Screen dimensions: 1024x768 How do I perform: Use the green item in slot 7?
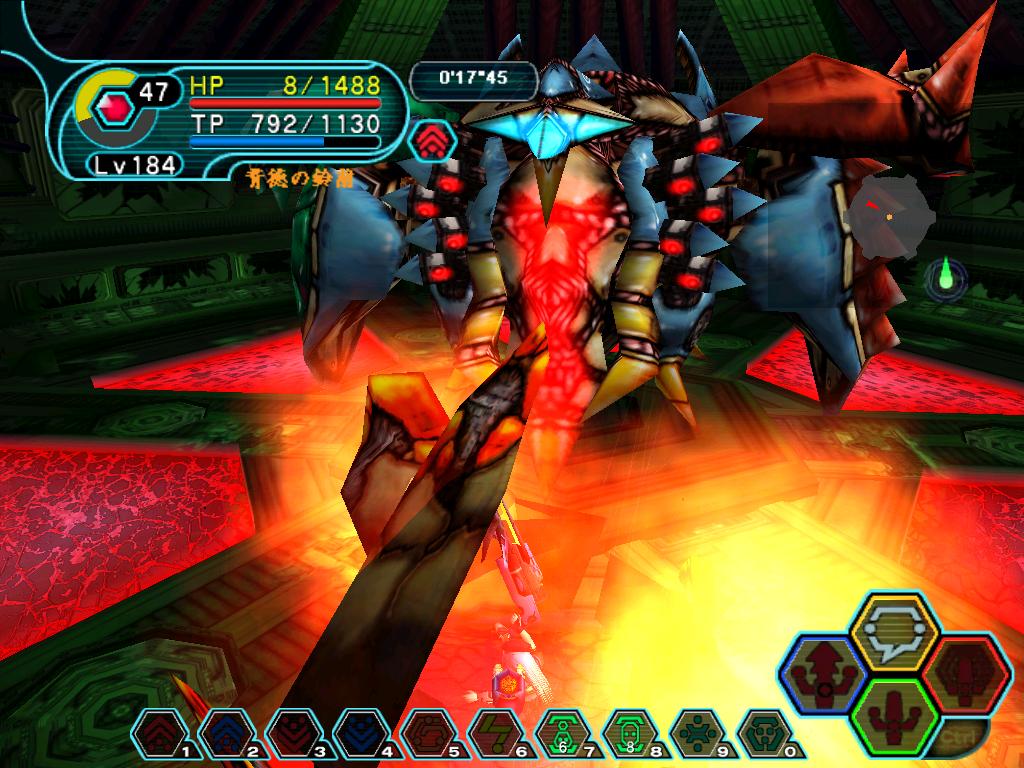click(x=560, y=733)
